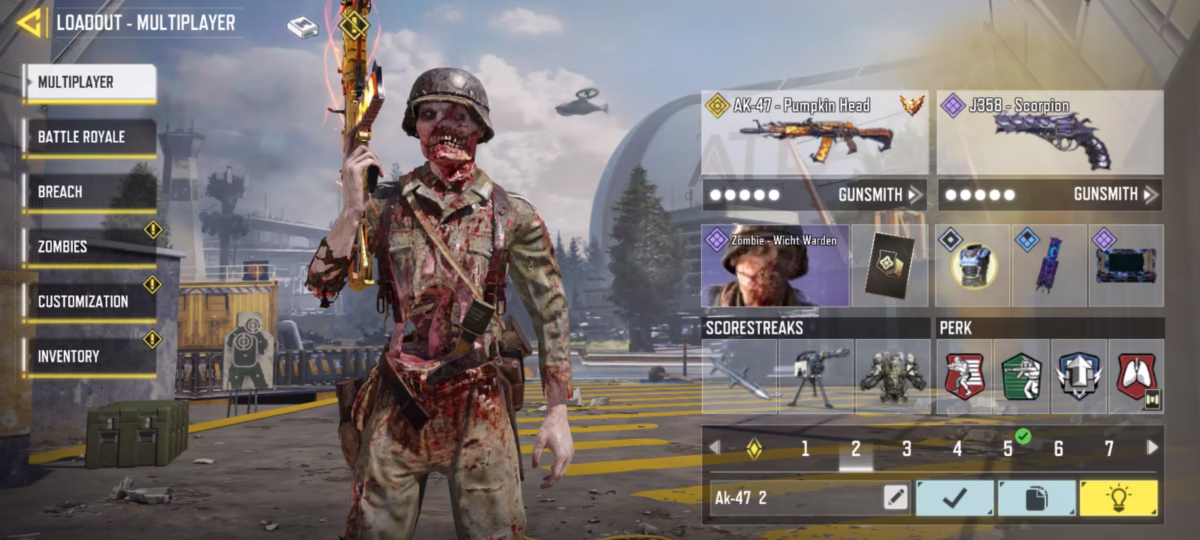The height and width of the screenshot is (540, 1200).
Task: Confirm loadout with the checkmark button
Action: coord(955,498)
